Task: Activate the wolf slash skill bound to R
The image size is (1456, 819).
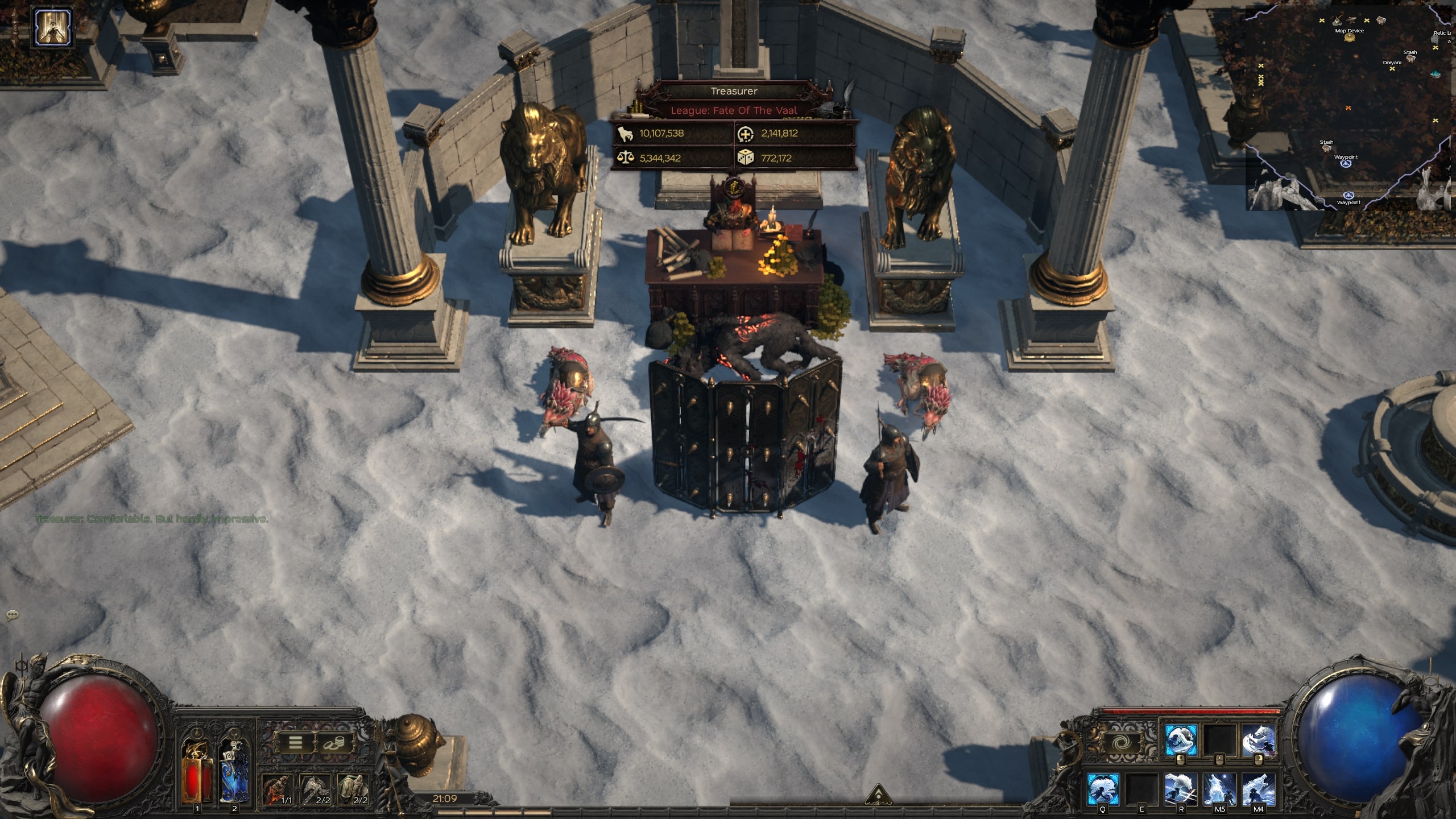Action: [x=1181, y=788]
